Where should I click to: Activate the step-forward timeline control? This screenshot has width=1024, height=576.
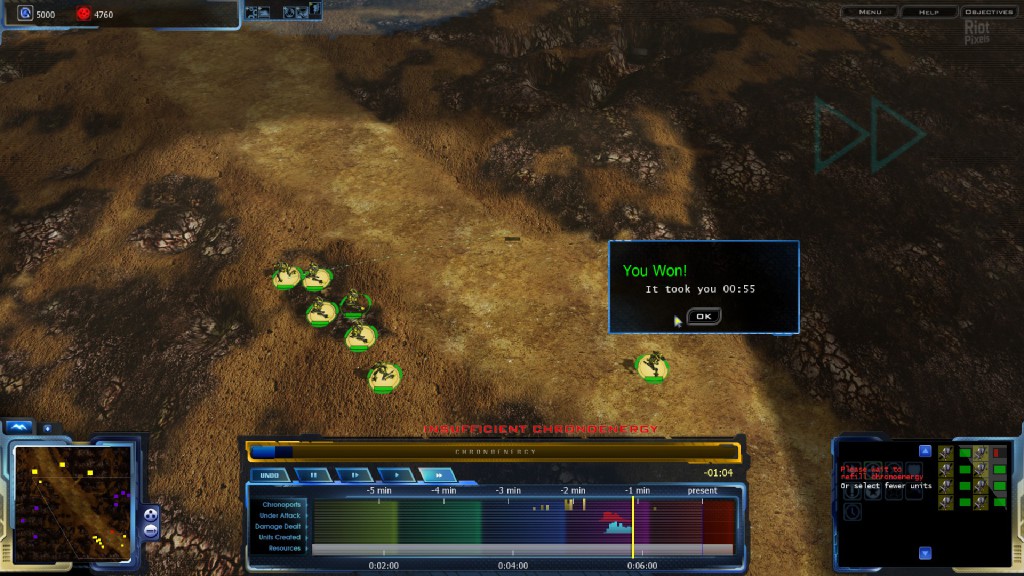tap(354, 475)
